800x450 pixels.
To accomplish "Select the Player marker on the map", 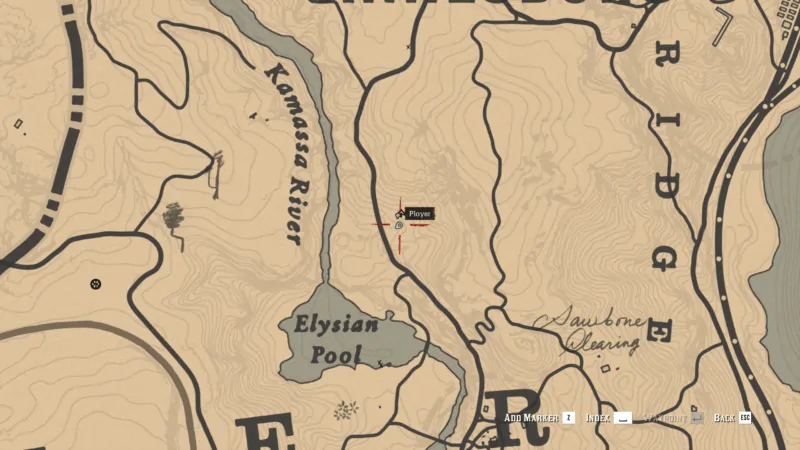I will (400, 225).
